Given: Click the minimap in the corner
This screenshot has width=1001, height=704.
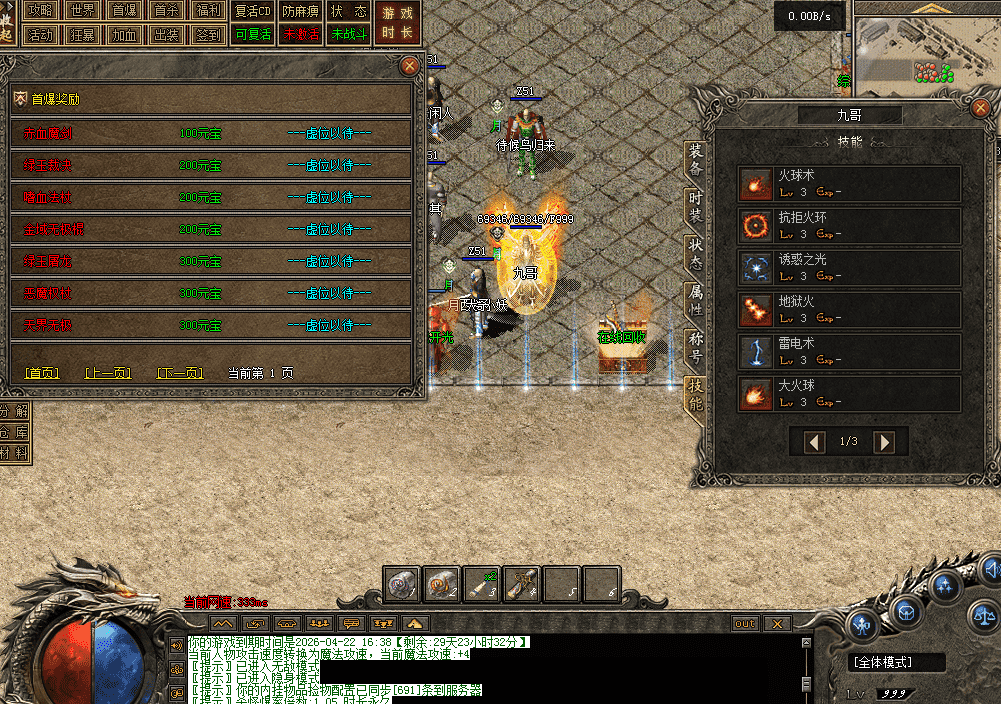Looking at the screenshot, I should click(x=925, y=50).
